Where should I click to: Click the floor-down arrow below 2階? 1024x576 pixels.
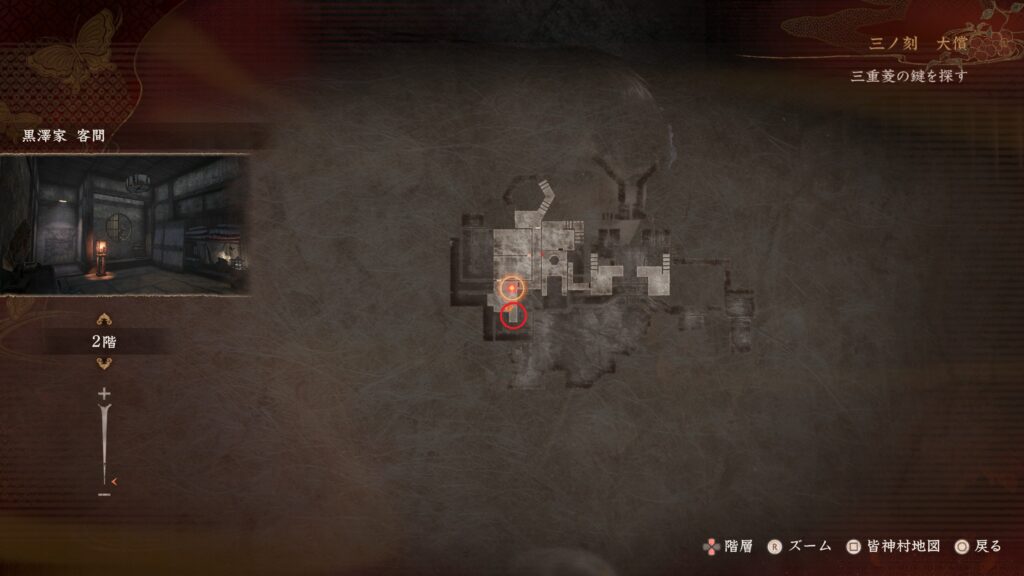[x=104, y=364]
